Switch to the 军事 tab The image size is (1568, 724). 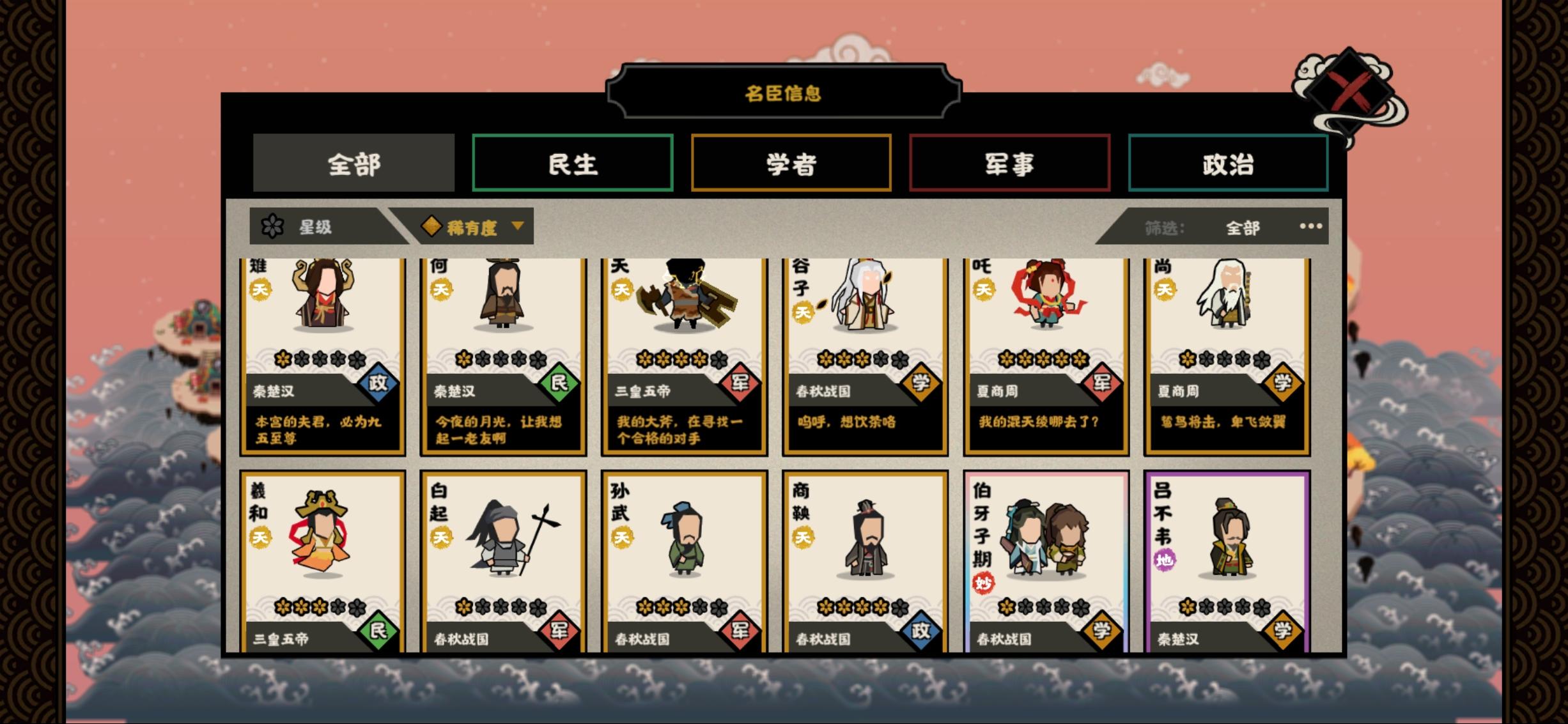(x=1010, y=164)
